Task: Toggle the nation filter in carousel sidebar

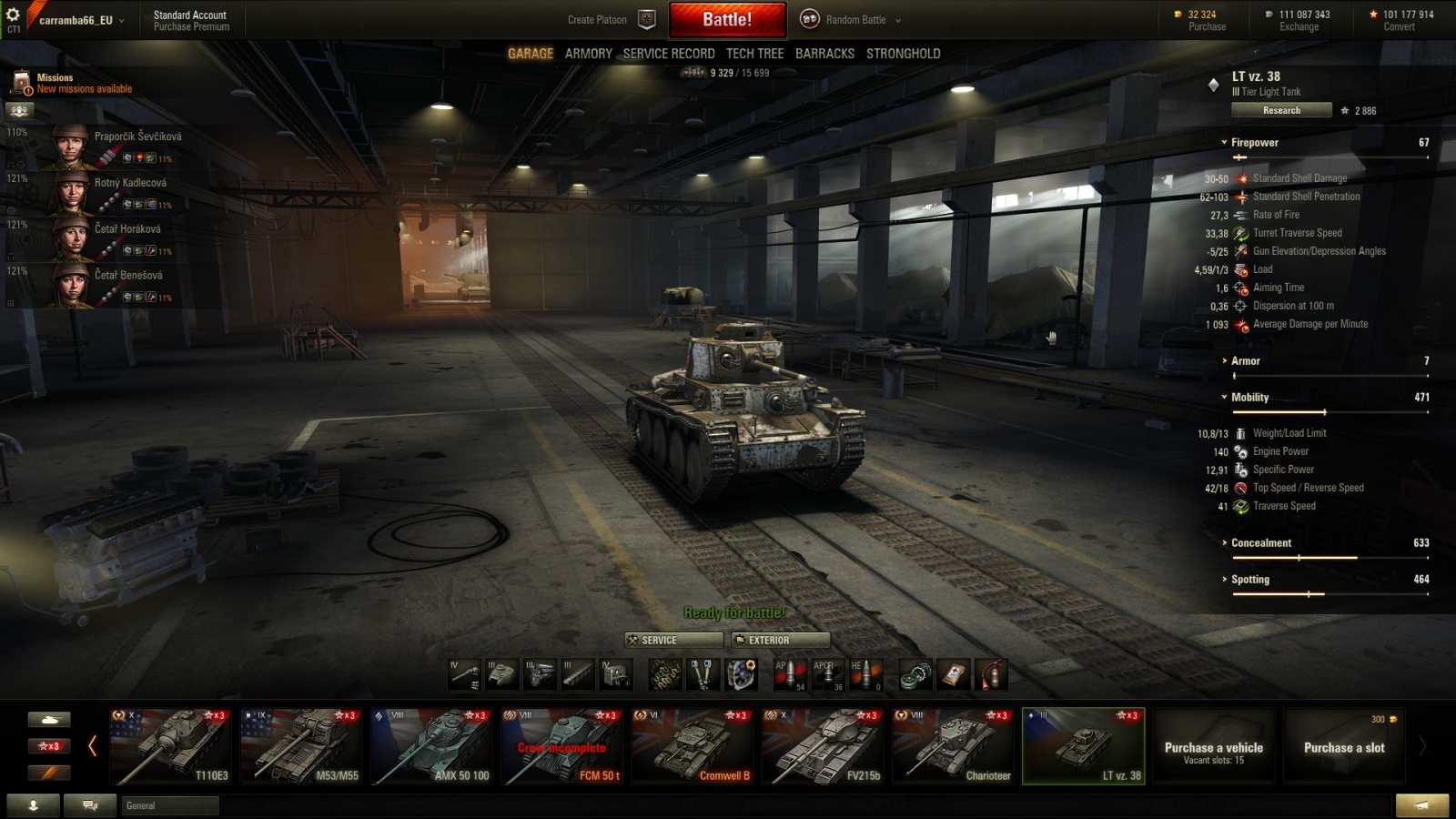Action: pyautogui.click(x=49, y=772)
